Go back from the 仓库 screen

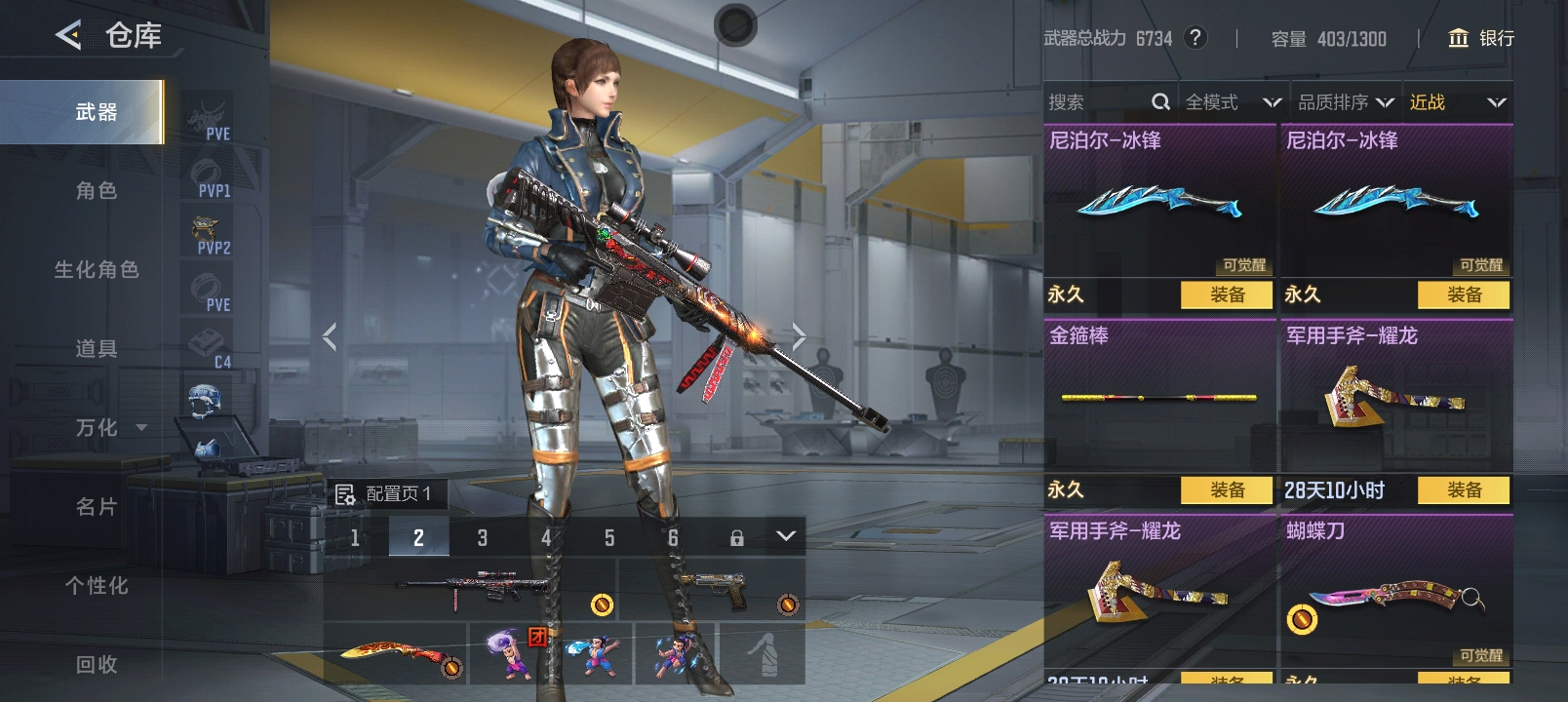click(68, 36)
